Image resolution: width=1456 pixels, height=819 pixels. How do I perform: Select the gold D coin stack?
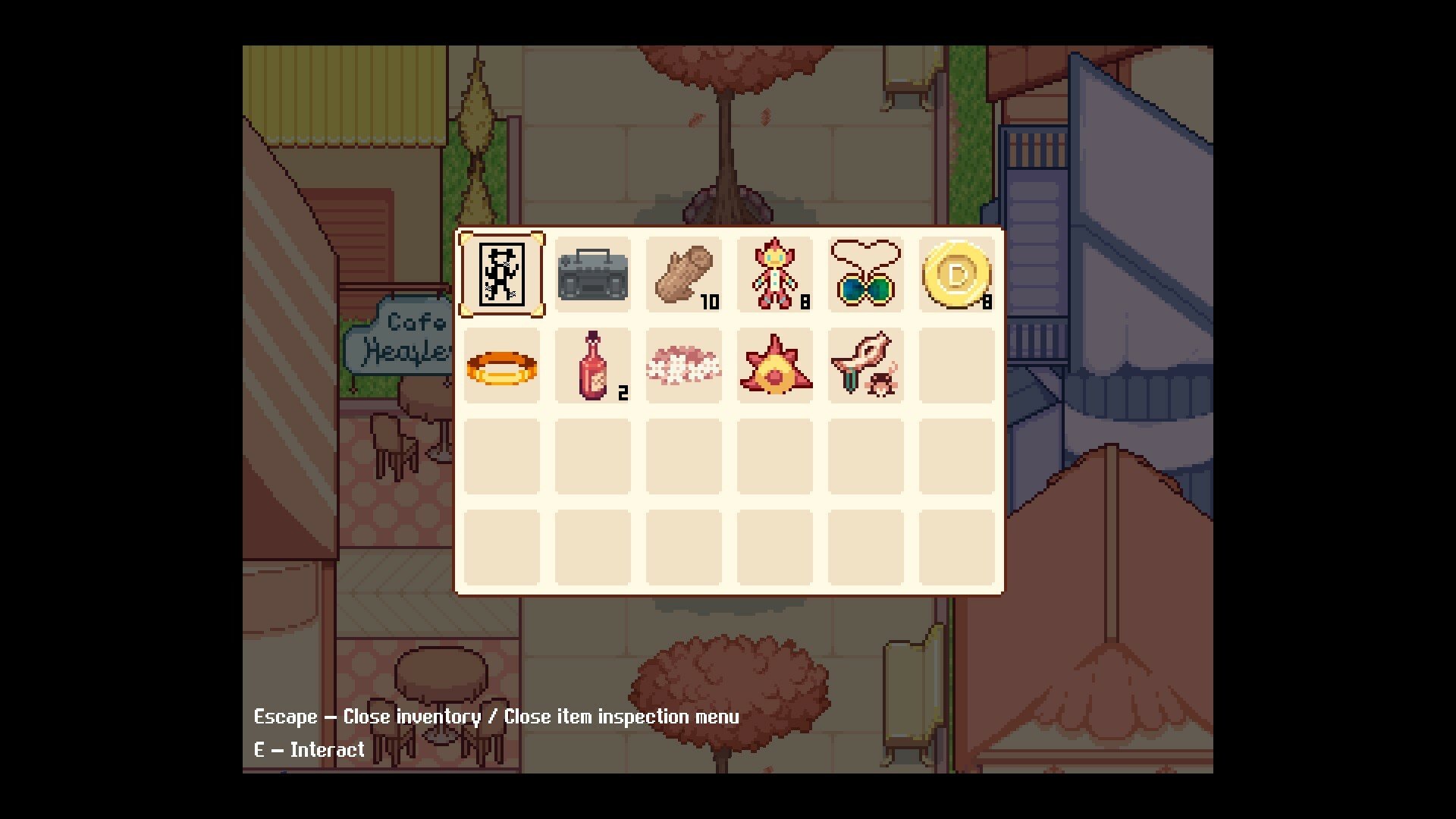[956, 275]
